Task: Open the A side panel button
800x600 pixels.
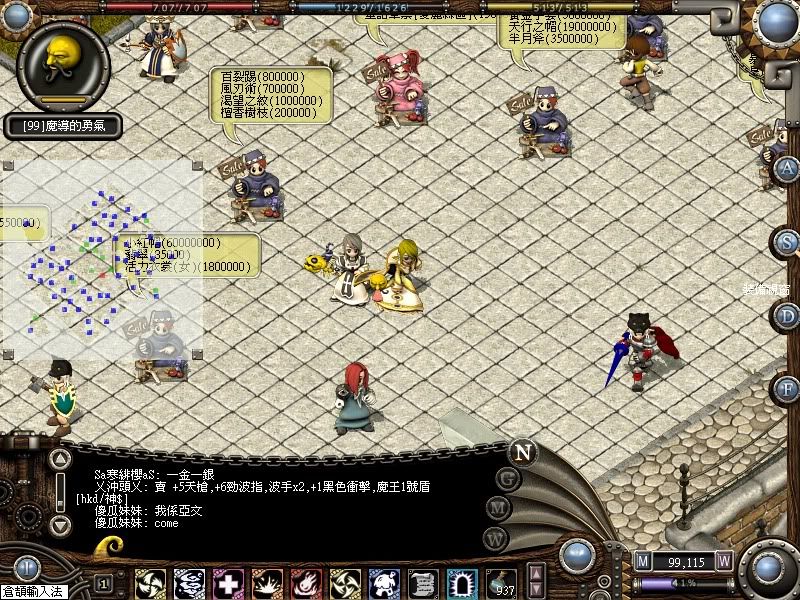Action: coord(788,168)
